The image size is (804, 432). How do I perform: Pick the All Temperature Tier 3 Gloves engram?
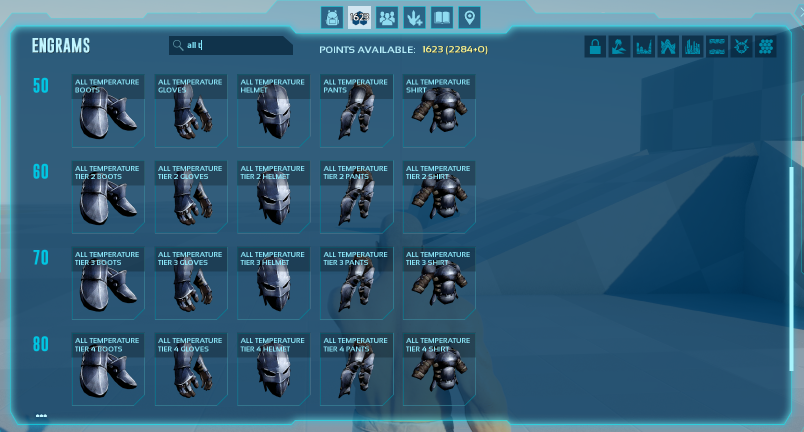191,283
